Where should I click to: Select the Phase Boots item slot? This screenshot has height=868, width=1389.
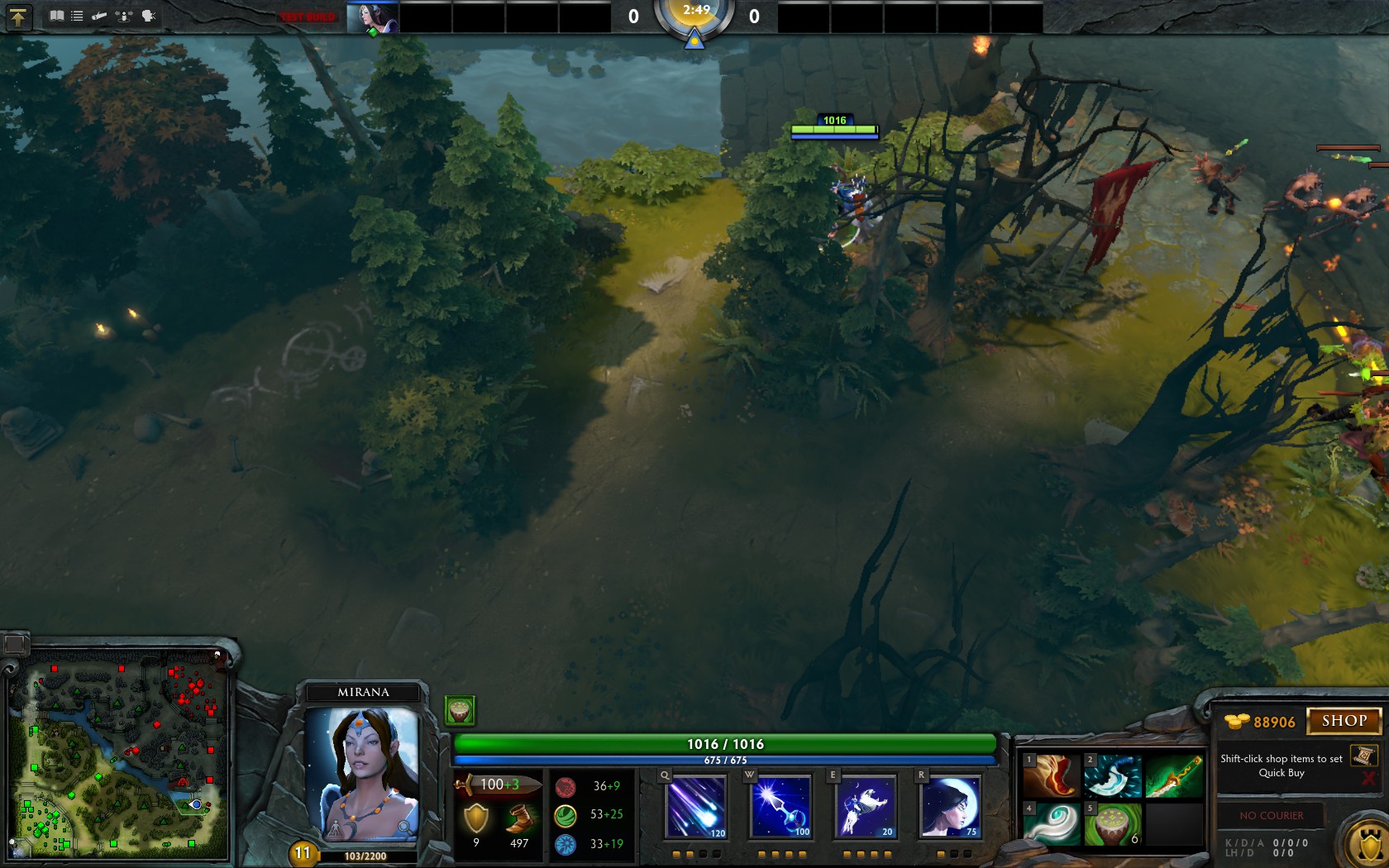pyautogui.click(x=1052, y=776)
